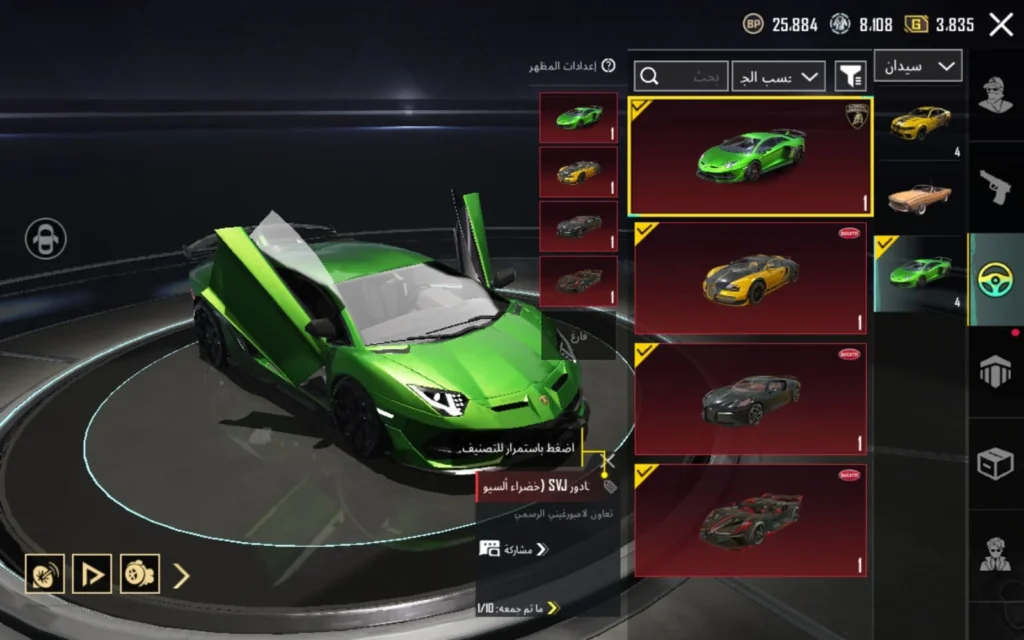Viewport: 1024px width, 640px height.
Task: Switch to the crate box tab
Action: coord(996,463)
